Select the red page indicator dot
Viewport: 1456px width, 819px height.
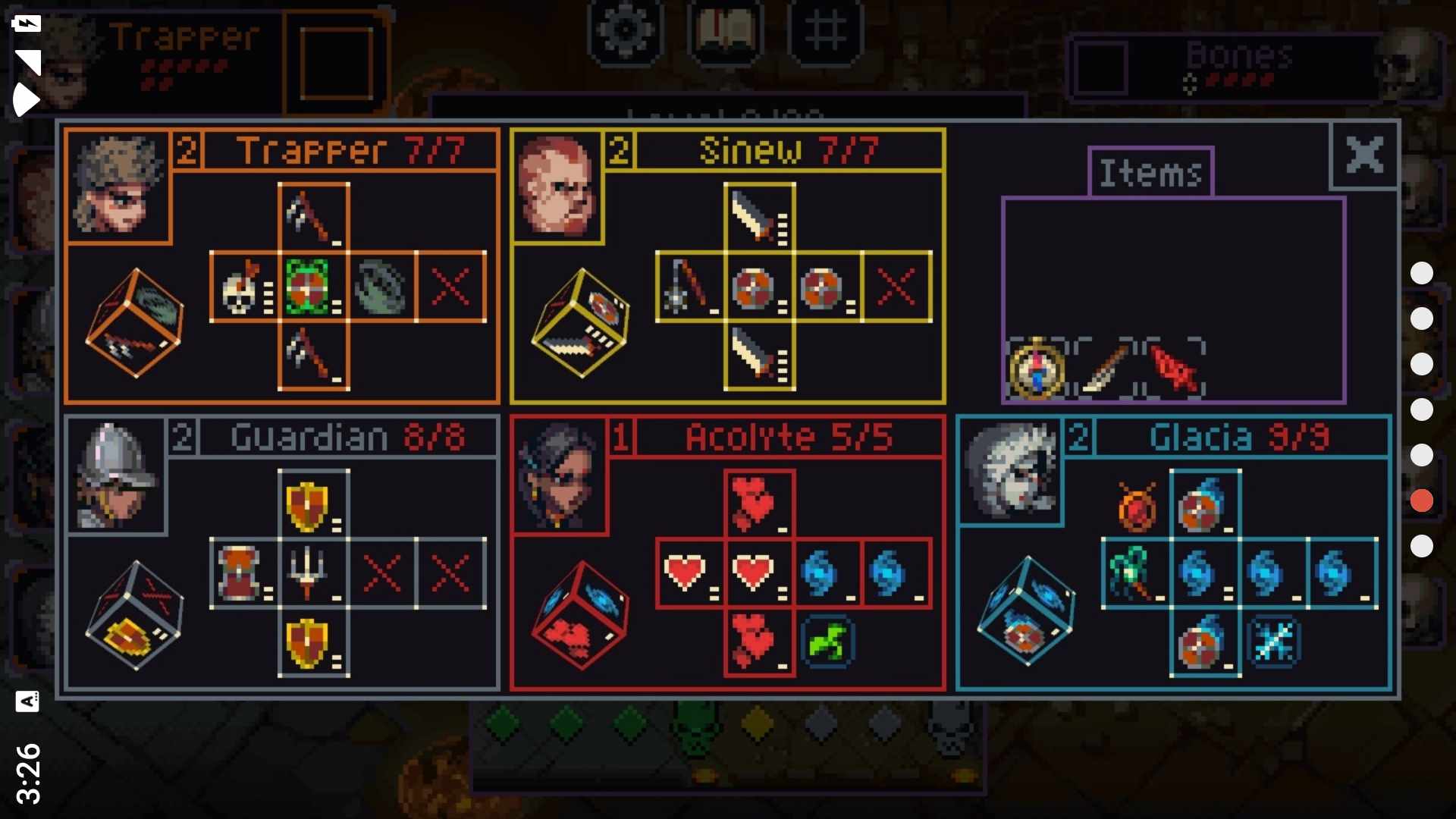coord(1422,500)
